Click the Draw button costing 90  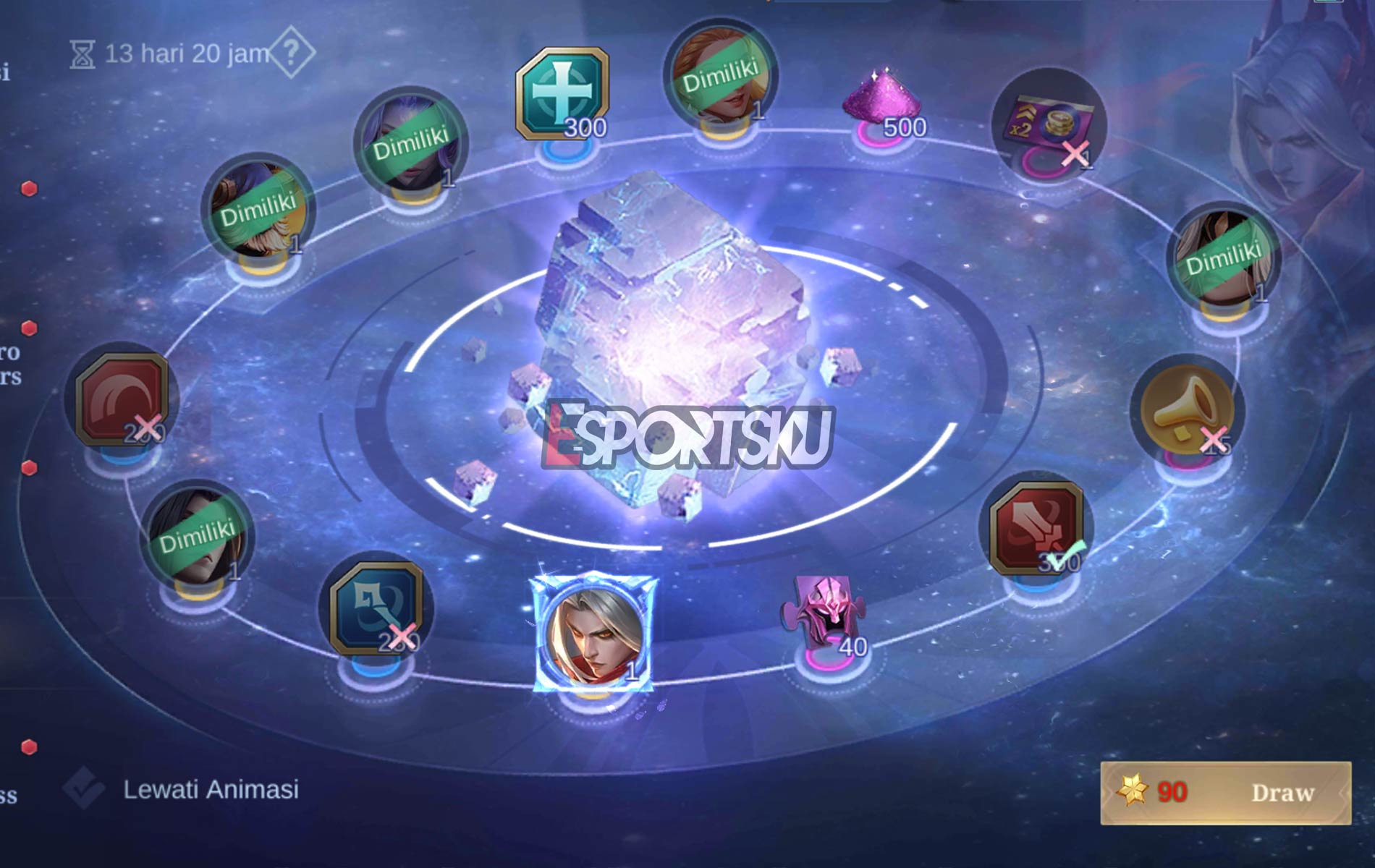(x=1225, y=793)
